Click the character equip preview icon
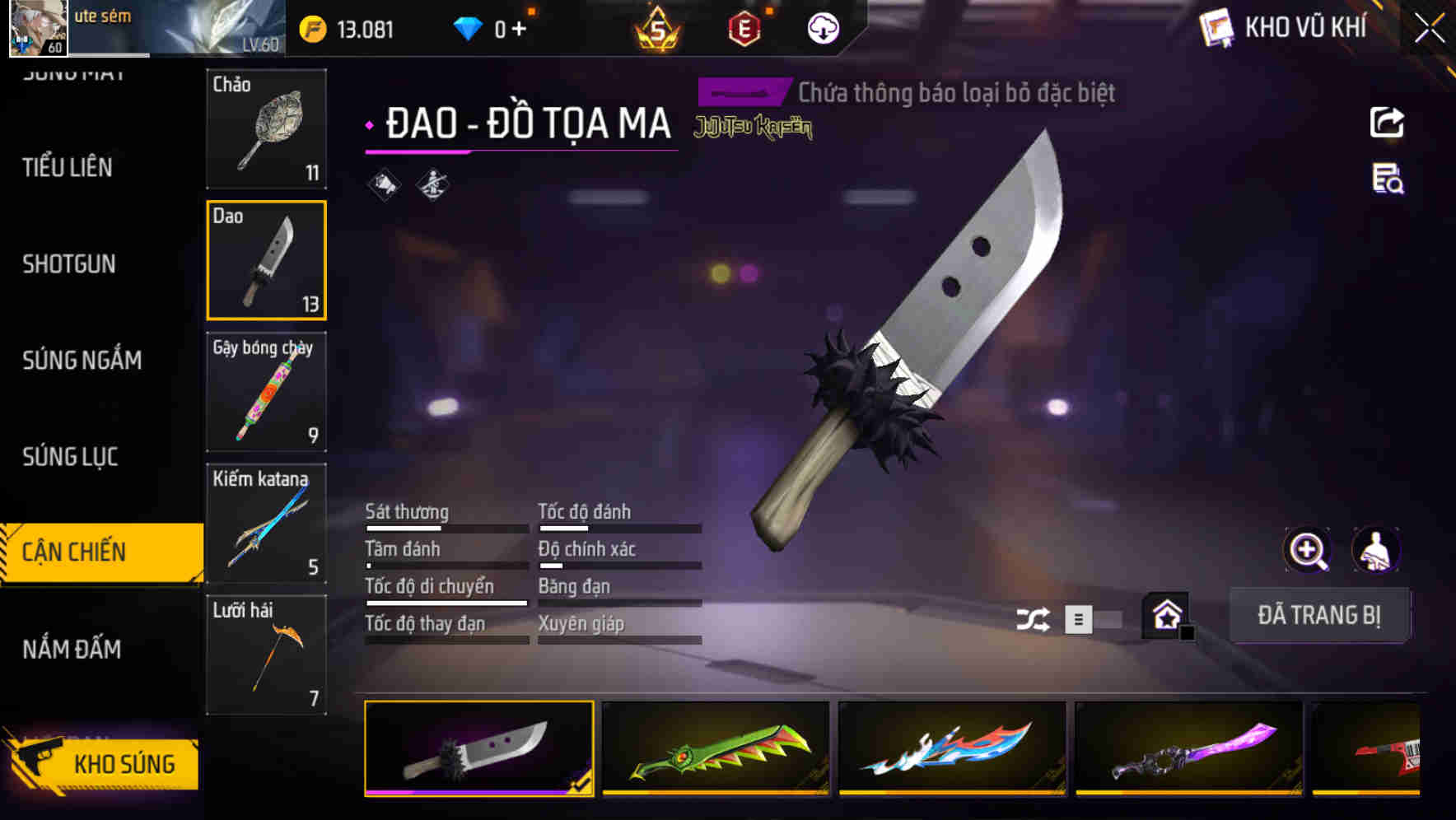Viewport: 1456px width, 820px height. point(1375,550)
